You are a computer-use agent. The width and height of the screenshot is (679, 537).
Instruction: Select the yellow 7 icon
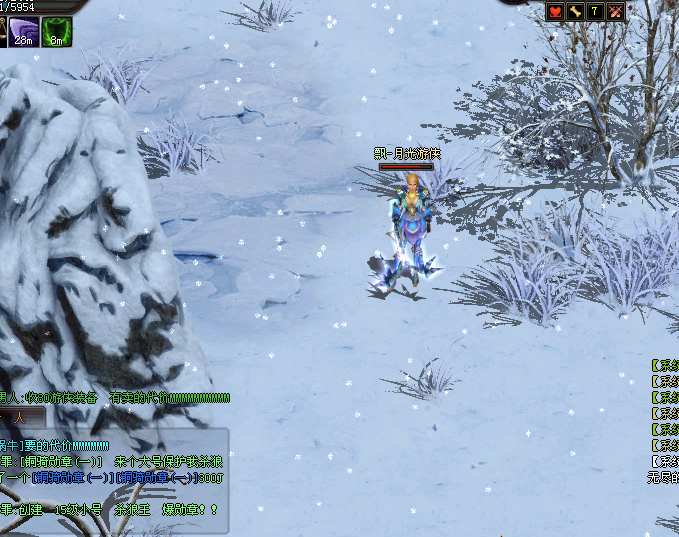coord(596,11)
